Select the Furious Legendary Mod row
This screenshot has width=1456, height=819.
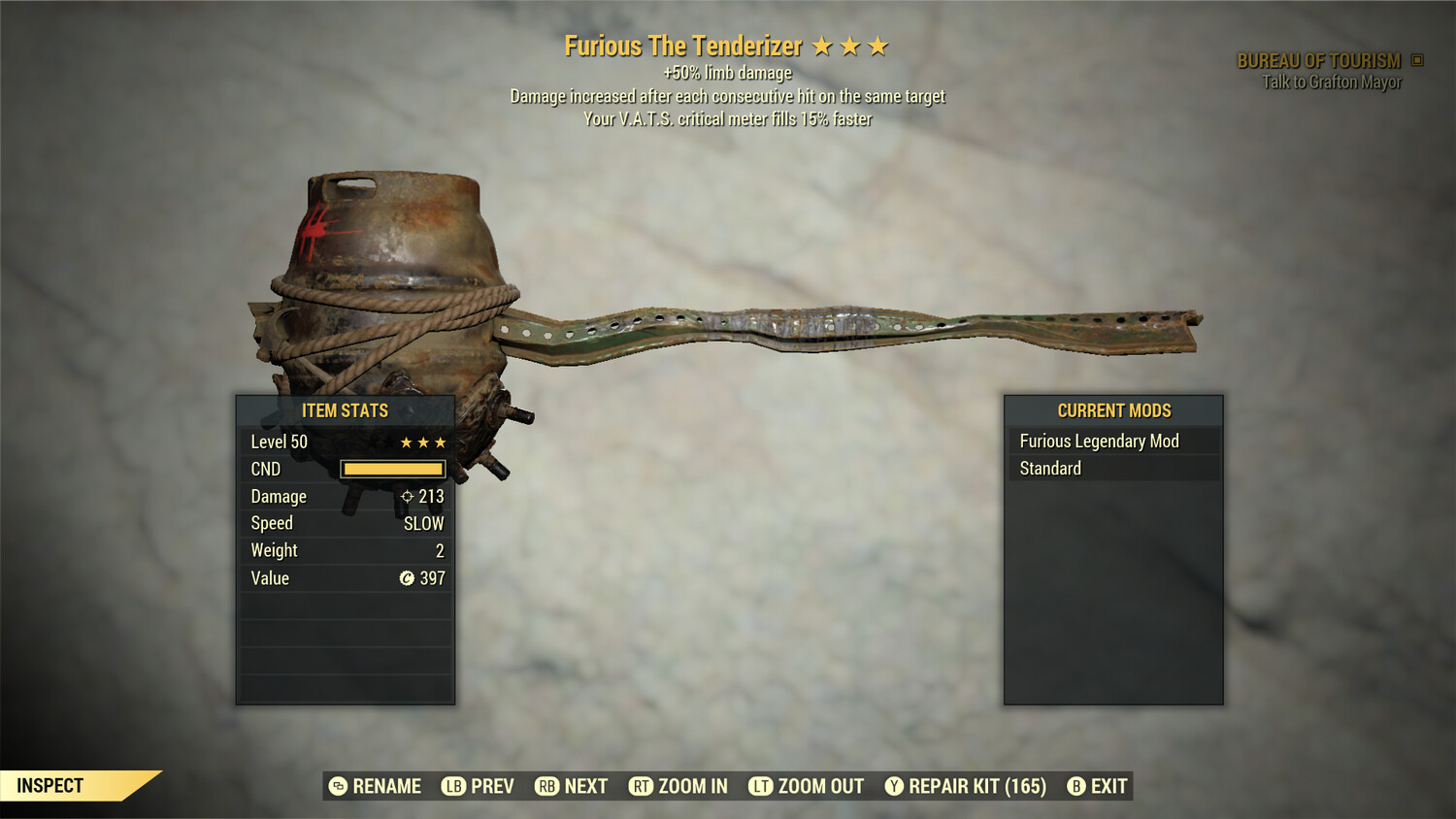(1112, 442)
